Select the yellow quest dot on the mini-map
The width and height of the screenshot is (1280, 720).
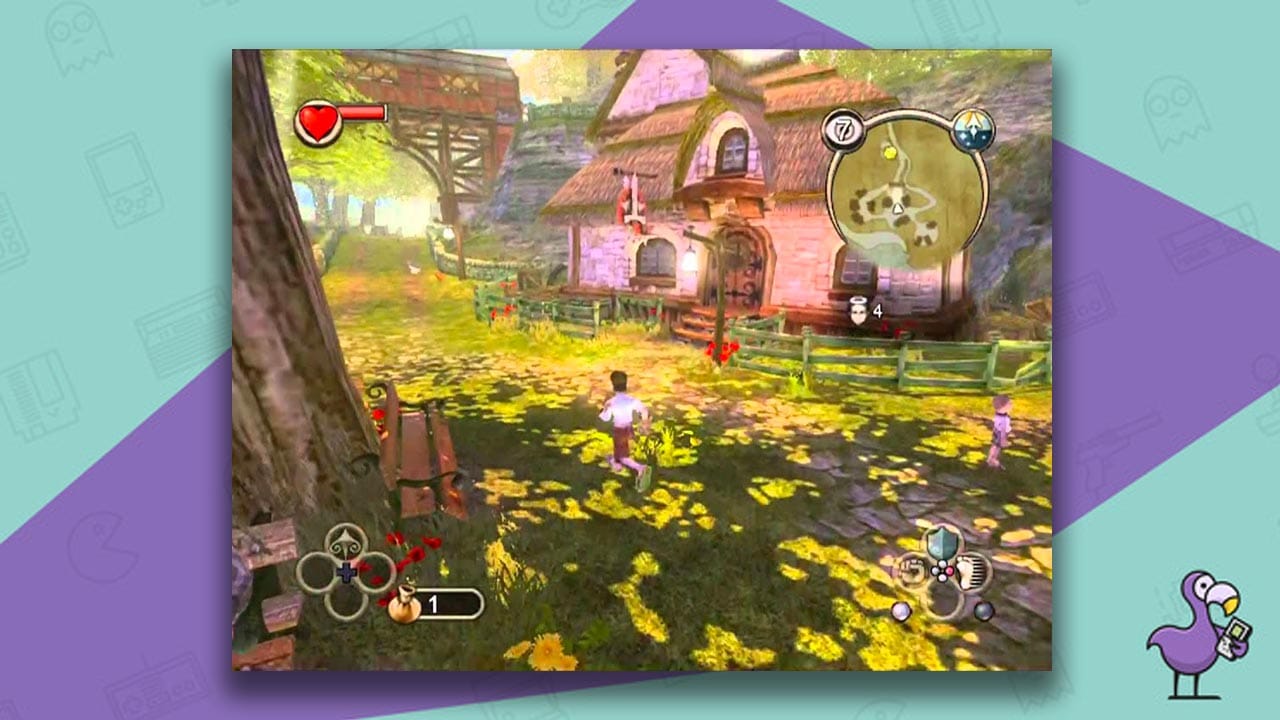[x=890, y=153]
